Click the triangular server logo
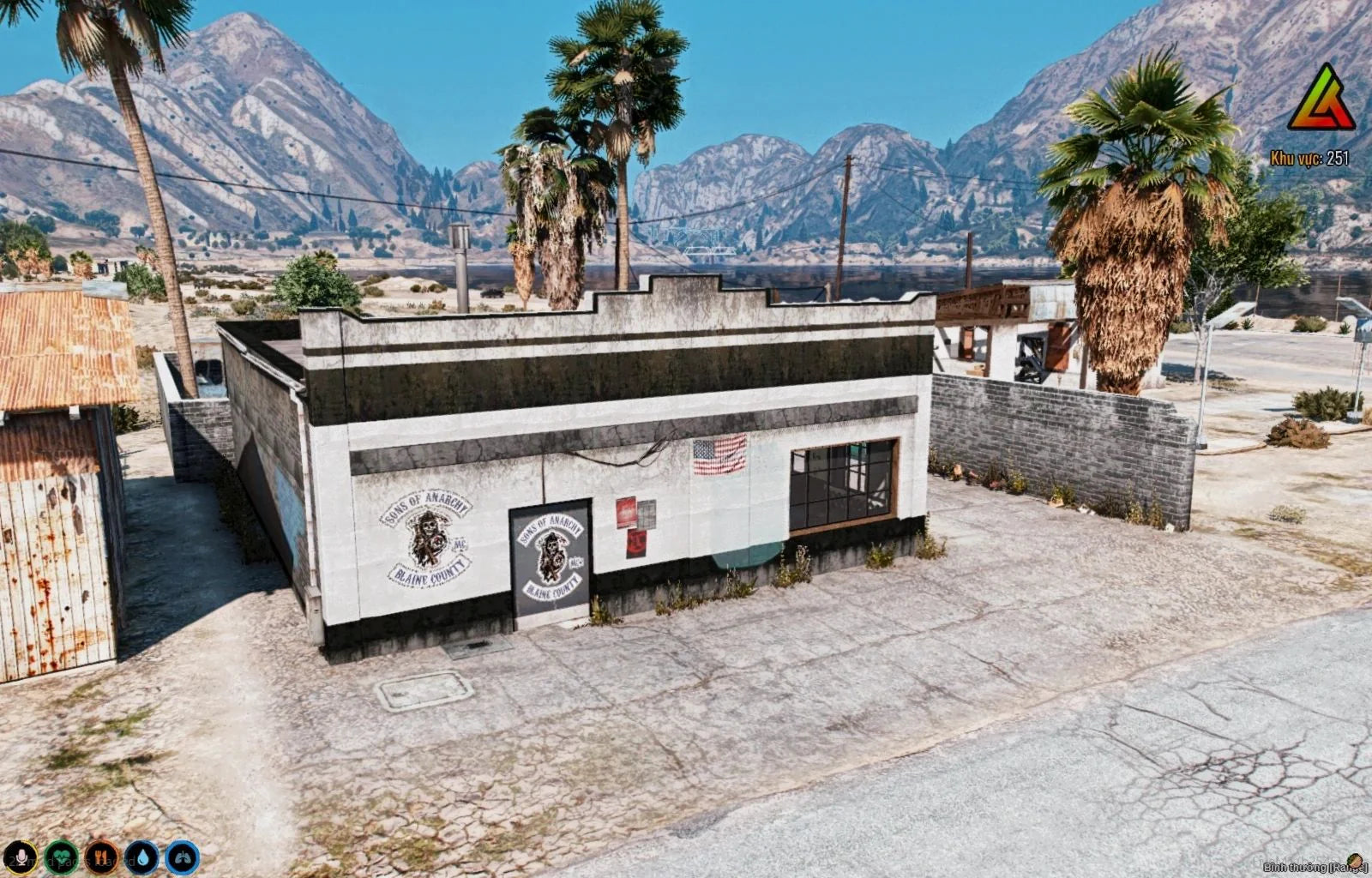The height and width of the screenshot is (878, 1372). pyautogui.click(x=1321, y=99)
